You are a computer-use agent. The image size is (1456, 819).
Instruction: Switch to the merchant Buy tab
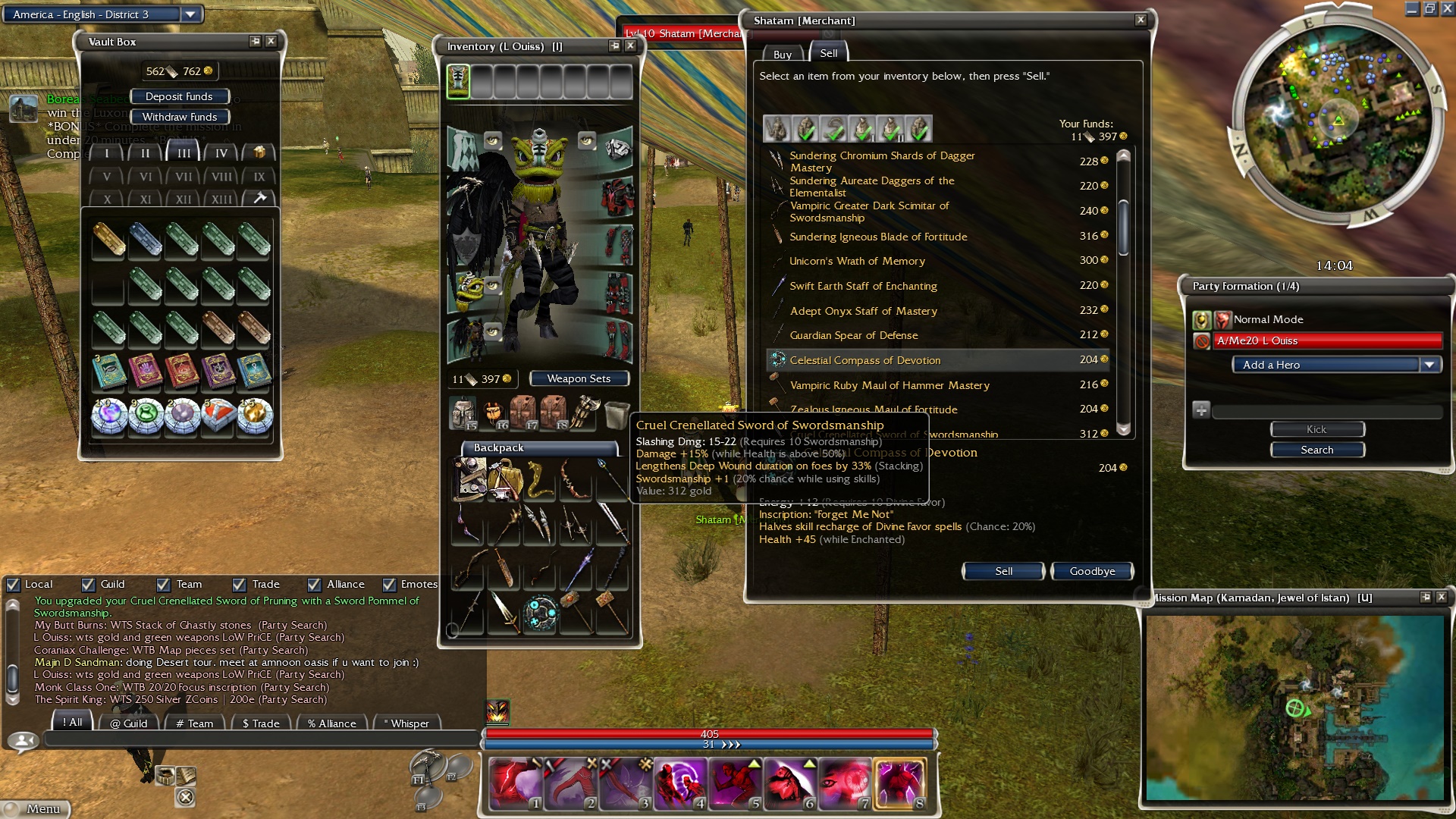coord(782,54)
